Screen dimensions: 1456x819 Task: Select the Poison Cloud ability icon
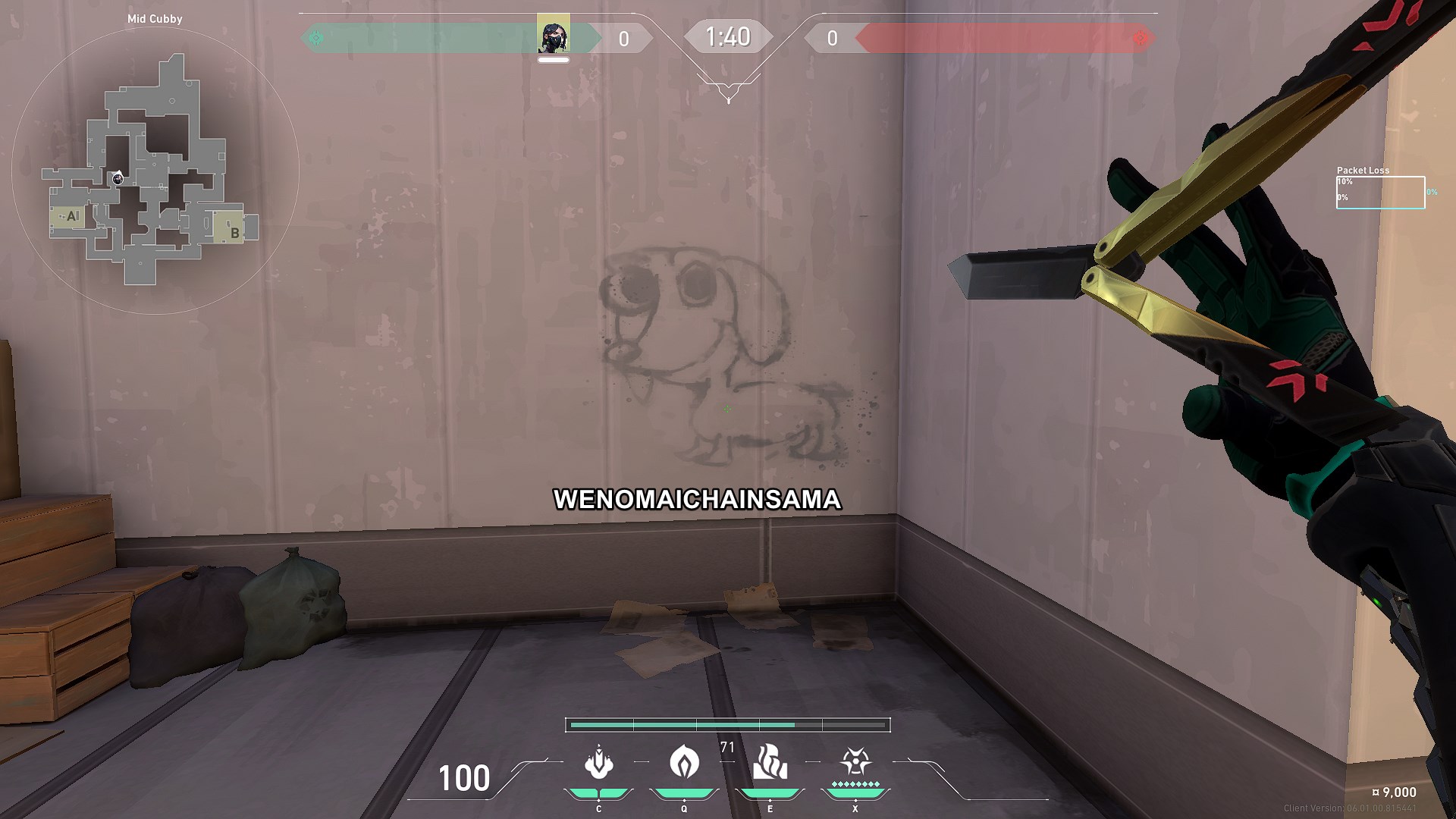coord(684,761)
